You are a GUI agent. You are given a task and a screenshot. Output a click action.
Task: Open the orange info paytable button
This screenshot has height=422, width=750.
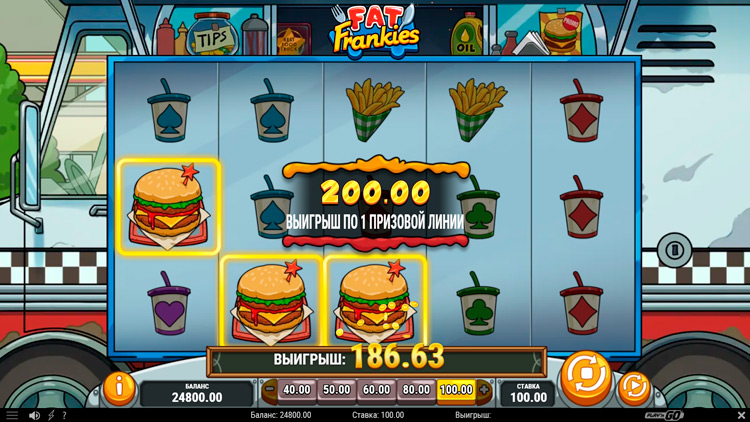[119, 385]
